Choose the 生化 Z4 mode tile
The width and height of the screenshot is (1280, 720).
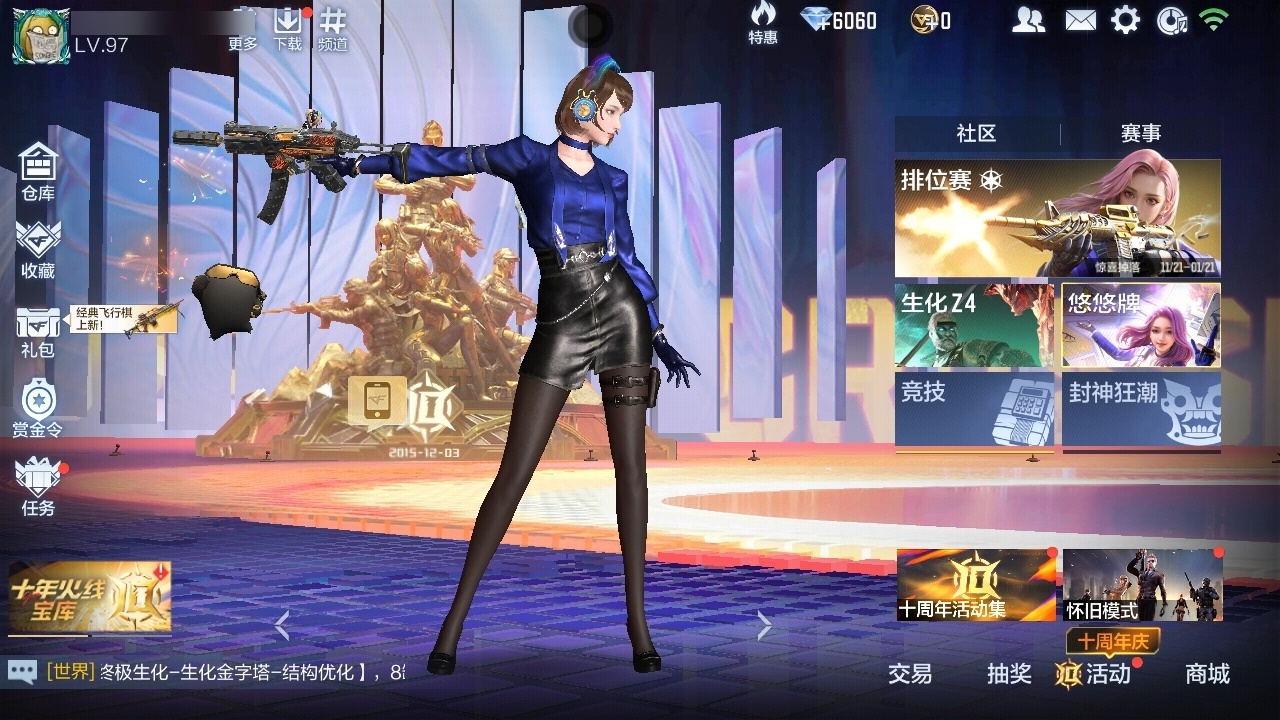[974, 326]
